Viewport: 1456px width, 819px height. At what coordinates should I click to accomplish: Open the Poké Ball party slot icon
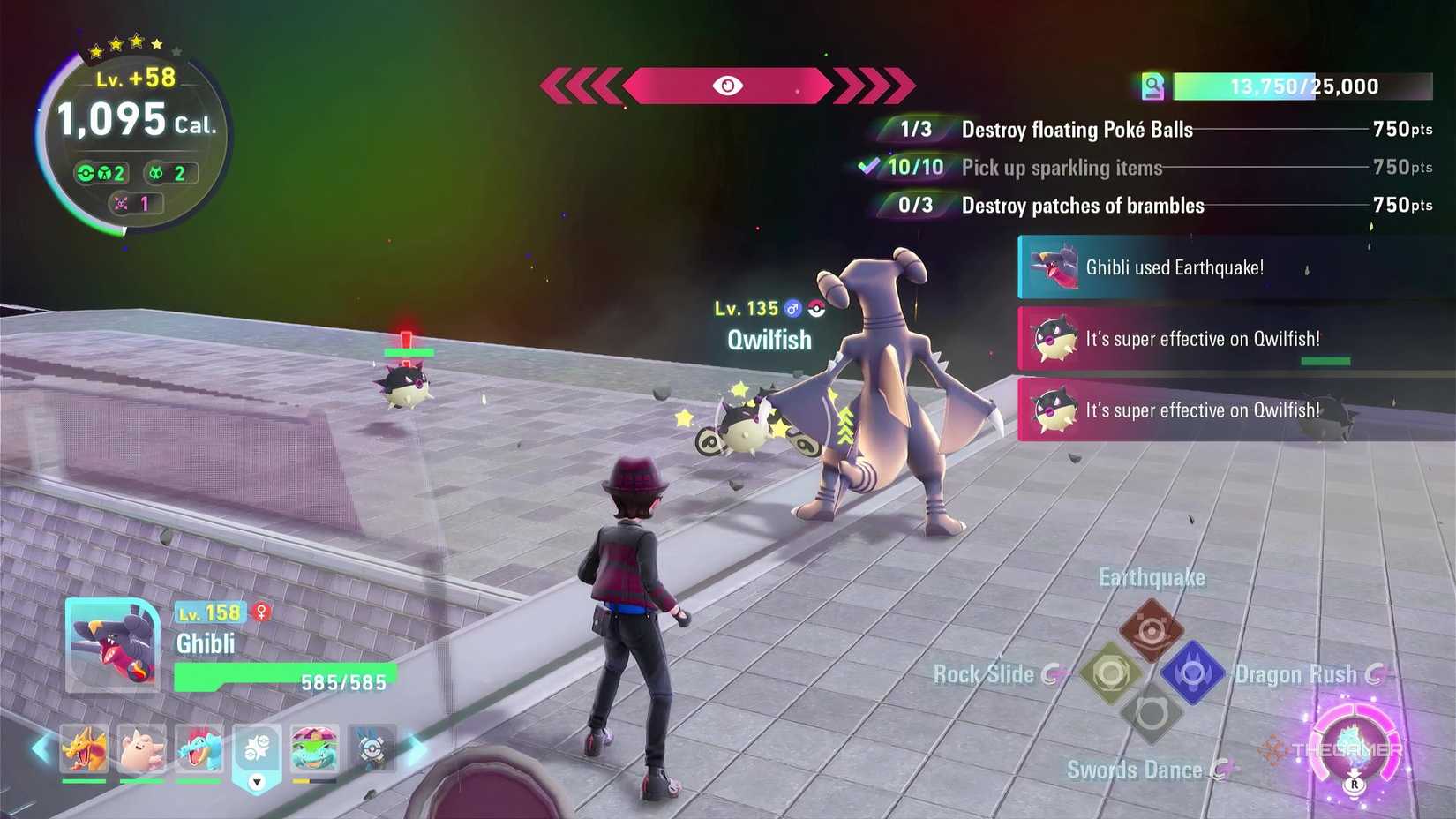pyautogui.click(x=257, y=746)
